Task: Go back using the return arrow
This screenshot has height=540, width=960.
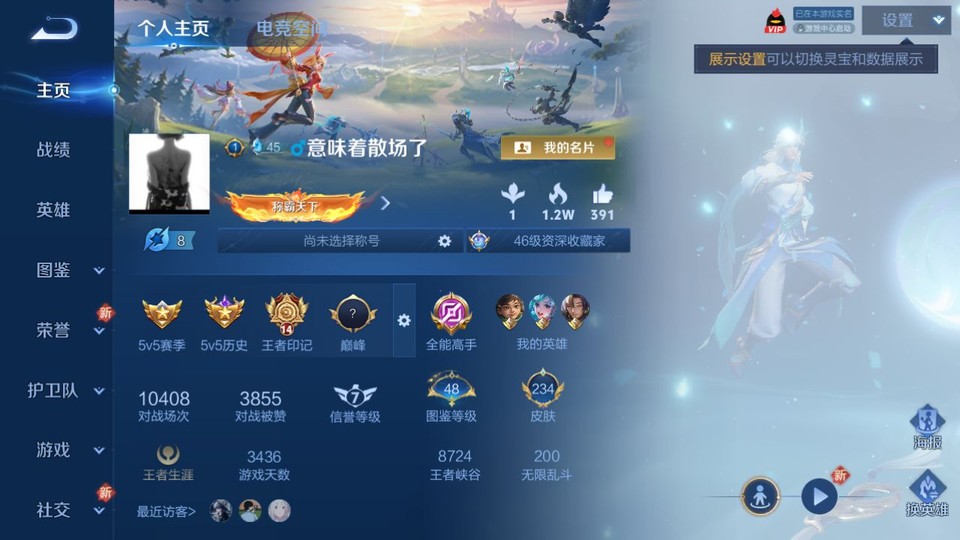Action: click(x=53, y=28)
